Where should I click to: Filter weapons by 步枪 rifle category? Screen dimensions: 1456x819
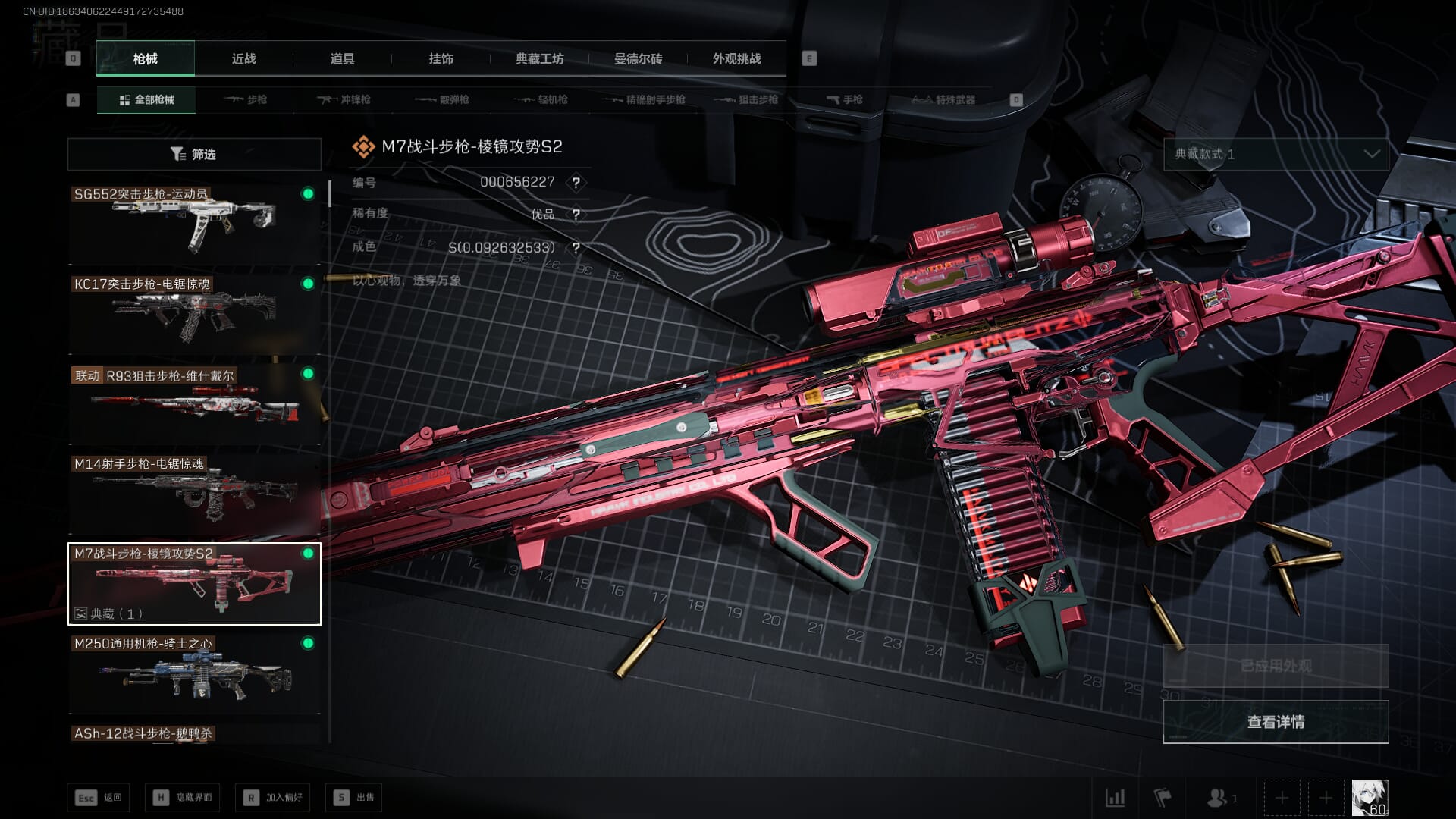point(246,99)
